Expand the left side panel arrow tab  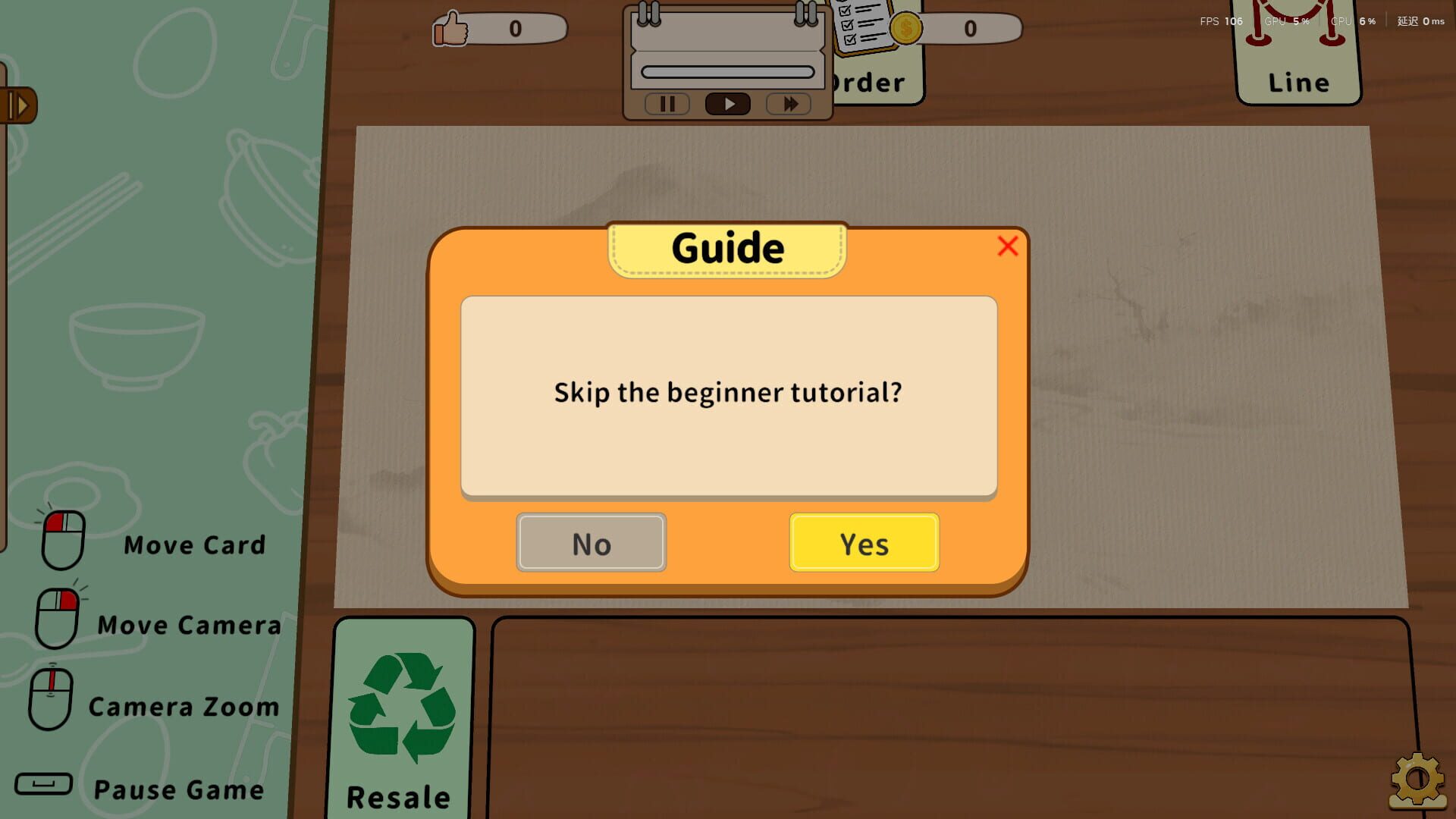point(19,105)
